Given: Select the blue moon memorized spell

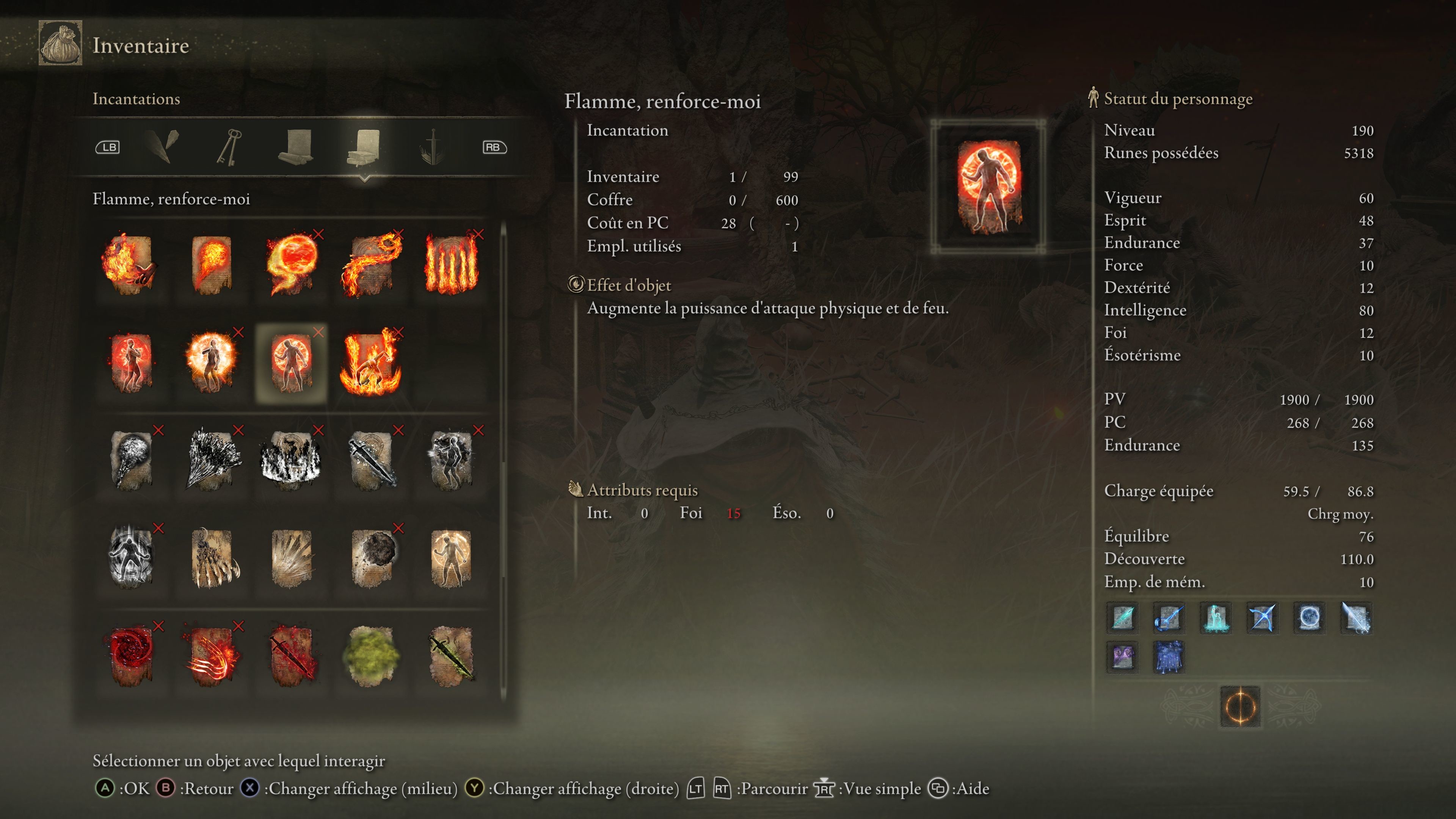Looking at the screenshot, I should [x=1309, y=617].
